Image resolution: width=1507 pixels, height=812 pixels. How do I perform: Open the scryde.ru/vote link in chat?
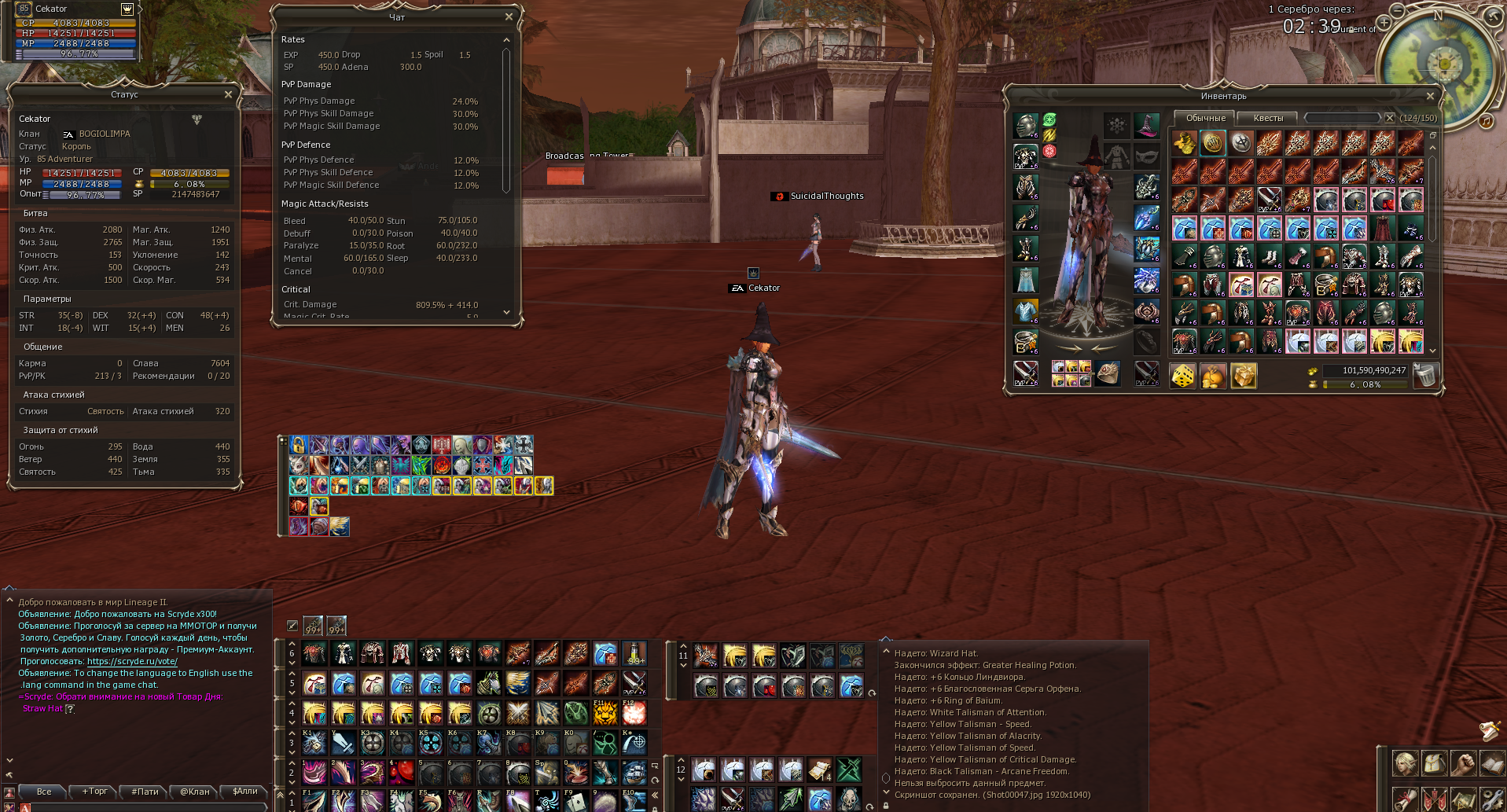click(x=132, y=661)
